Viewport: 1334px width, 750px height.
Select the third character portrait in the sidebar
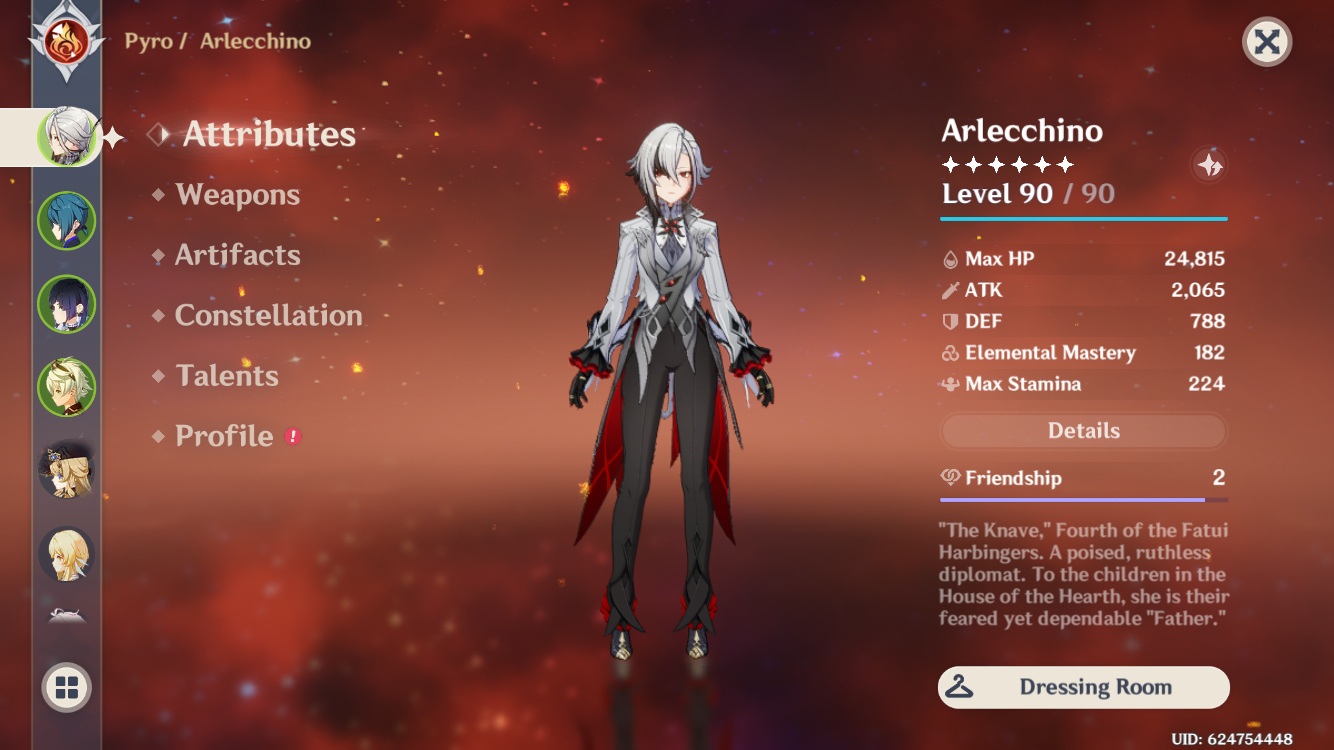[x=66, y=304]
